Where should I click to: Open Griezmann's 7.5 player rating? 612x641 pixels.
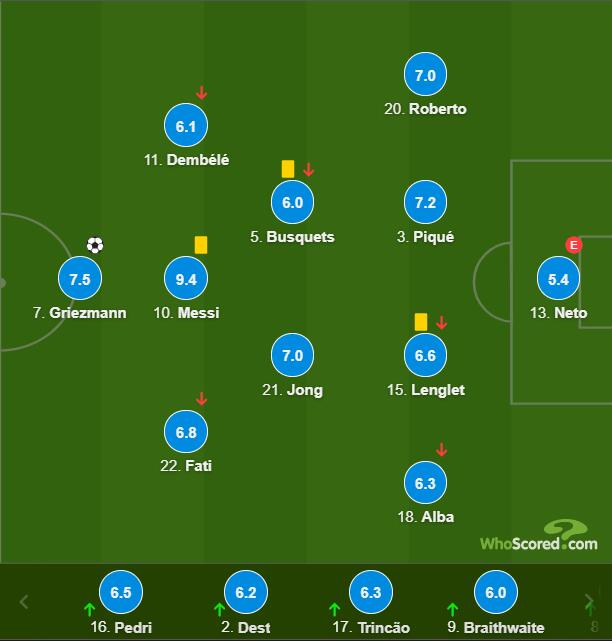tap(79, 279)
